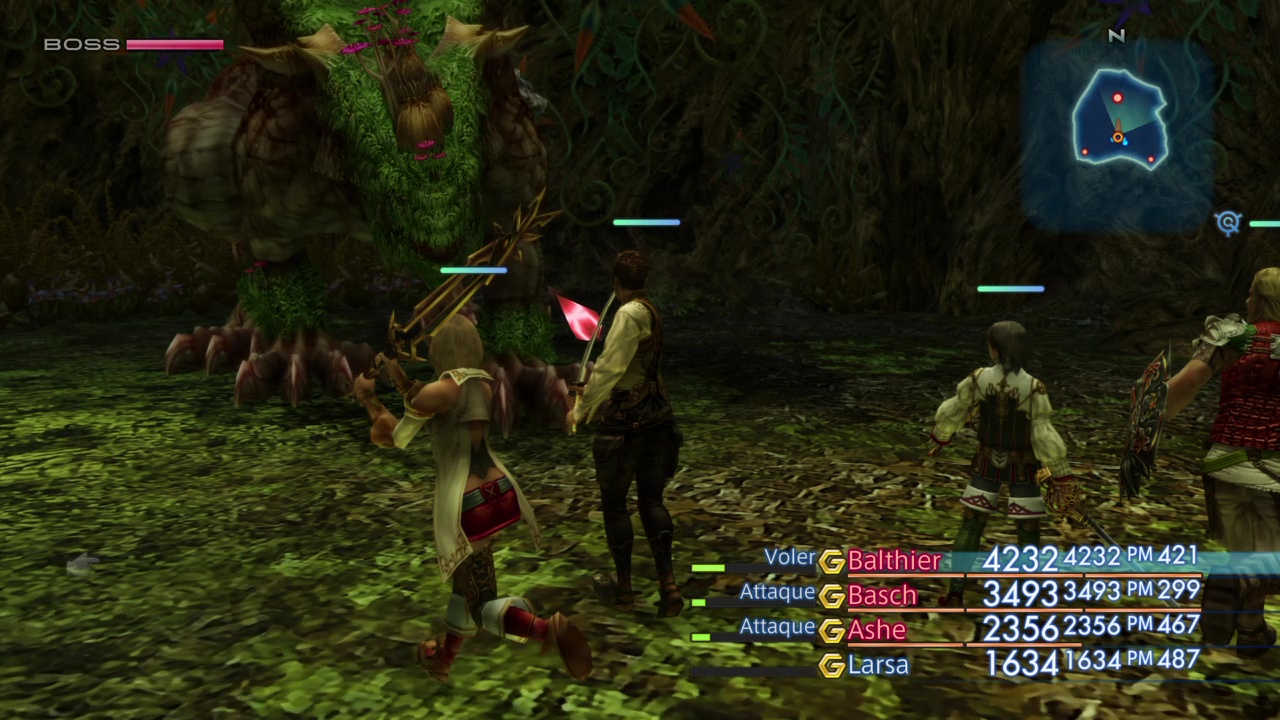
Task: Click the target lock icon beside the minimap
Action: [1228, 223]
